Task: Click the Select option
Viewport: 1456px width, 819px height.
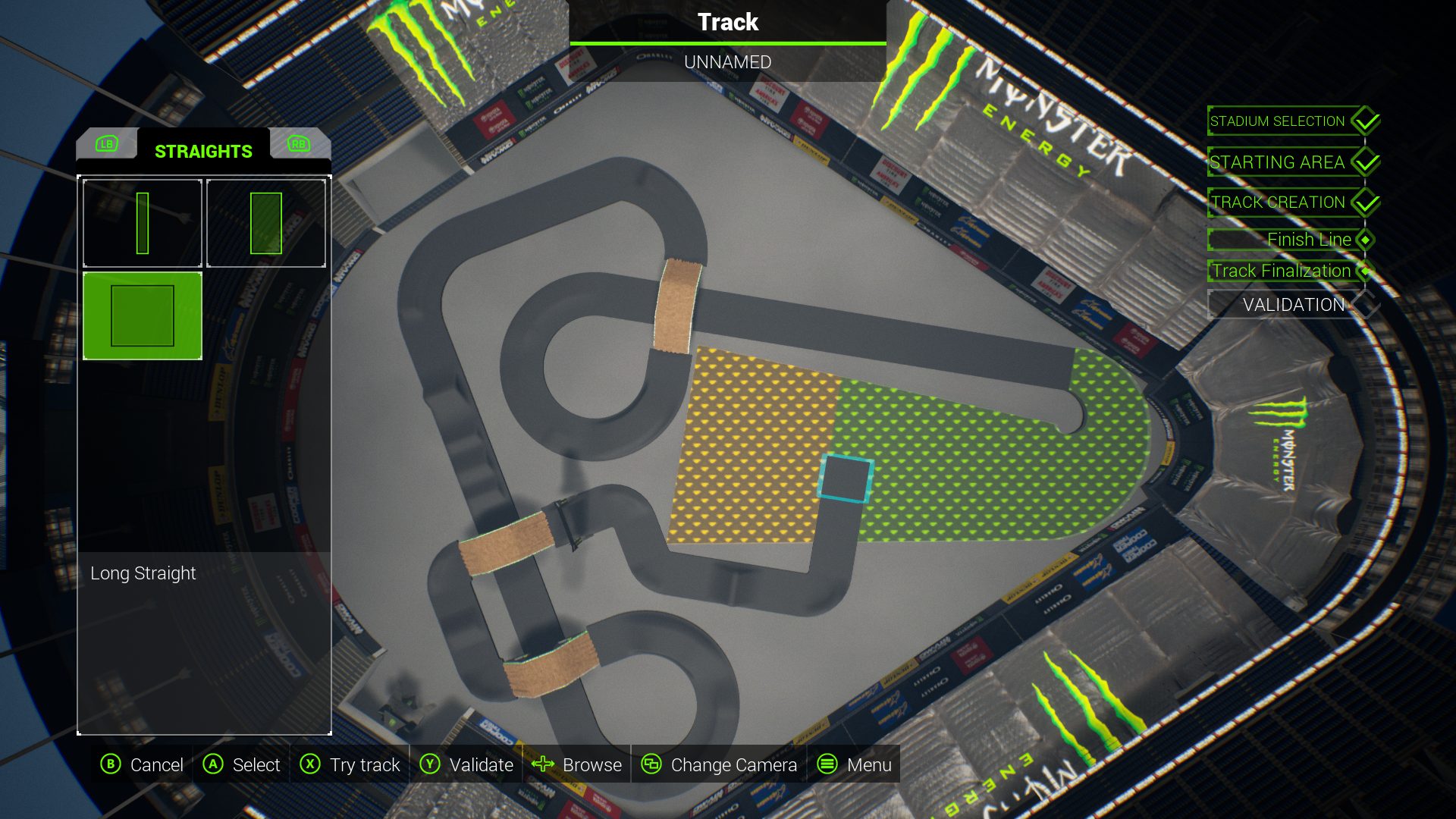Action: tap(242, 764)
